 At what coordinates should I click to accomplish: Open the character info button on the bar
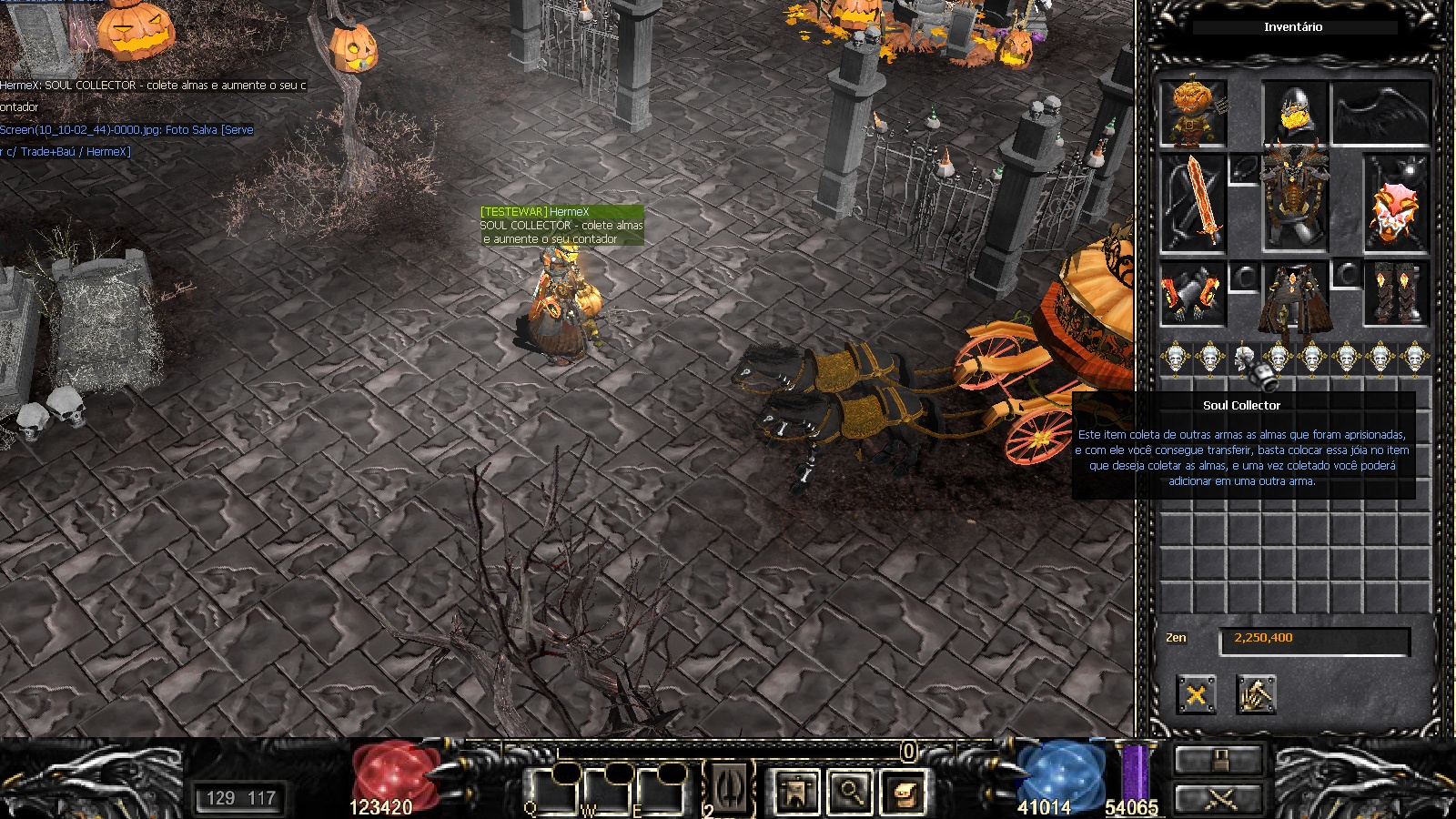(x=795, y=791)
